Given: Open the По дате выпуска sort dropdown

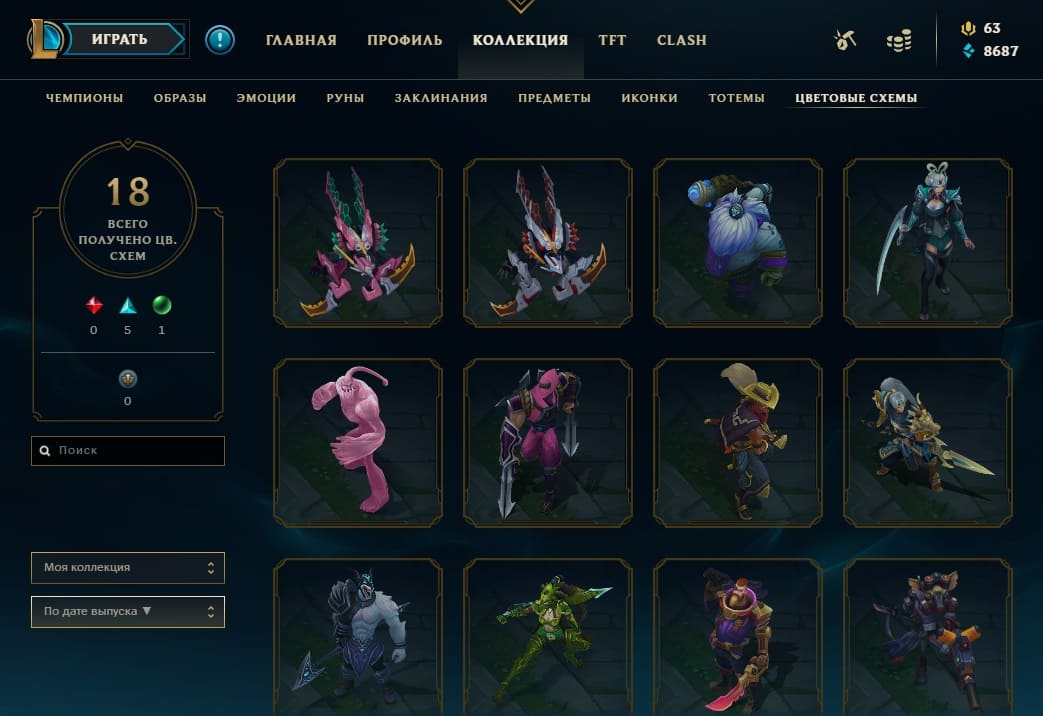Looking at the screenshot, I should pos(128,612).
